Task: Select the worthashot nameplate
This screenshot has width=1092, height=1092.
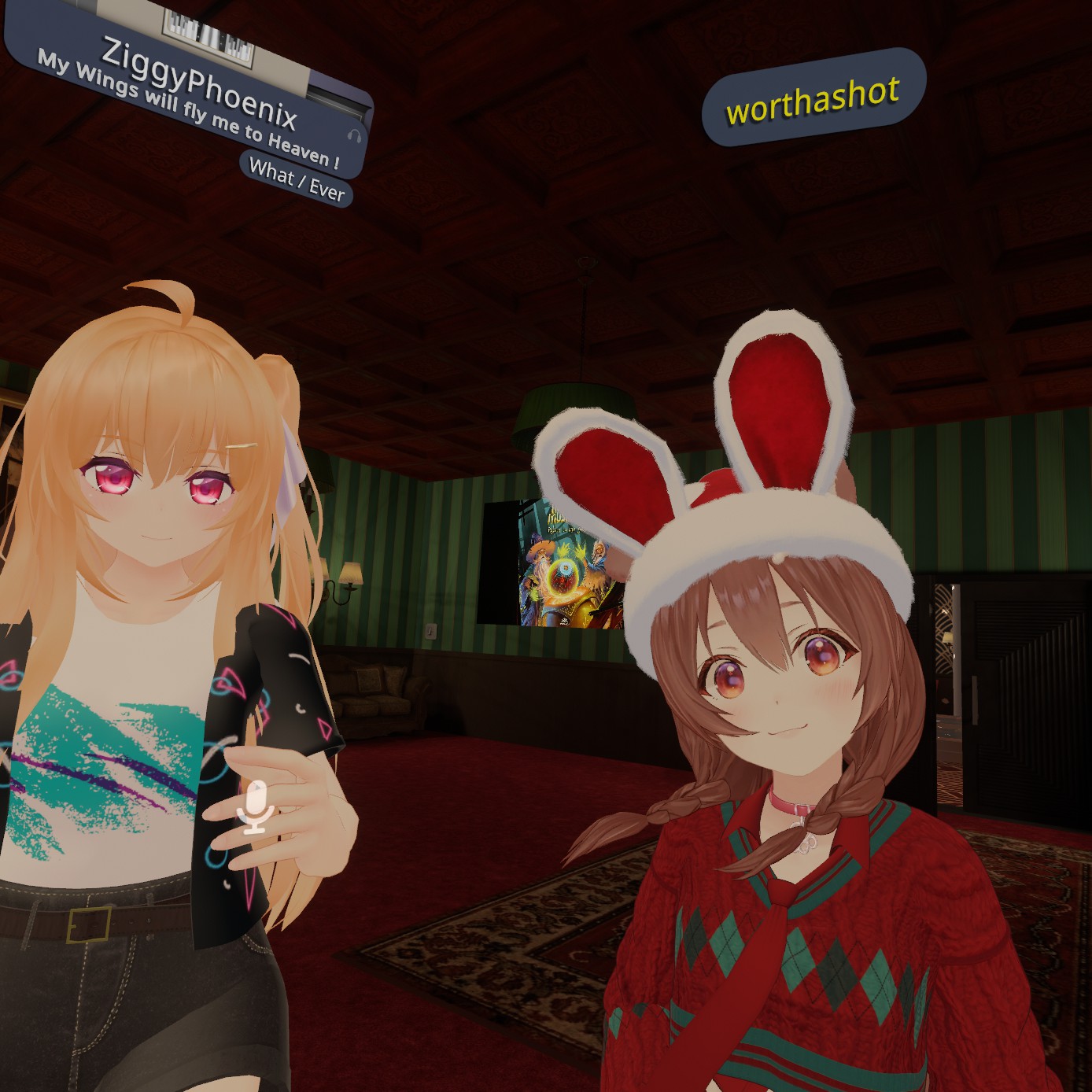Action: click(813, 98)
